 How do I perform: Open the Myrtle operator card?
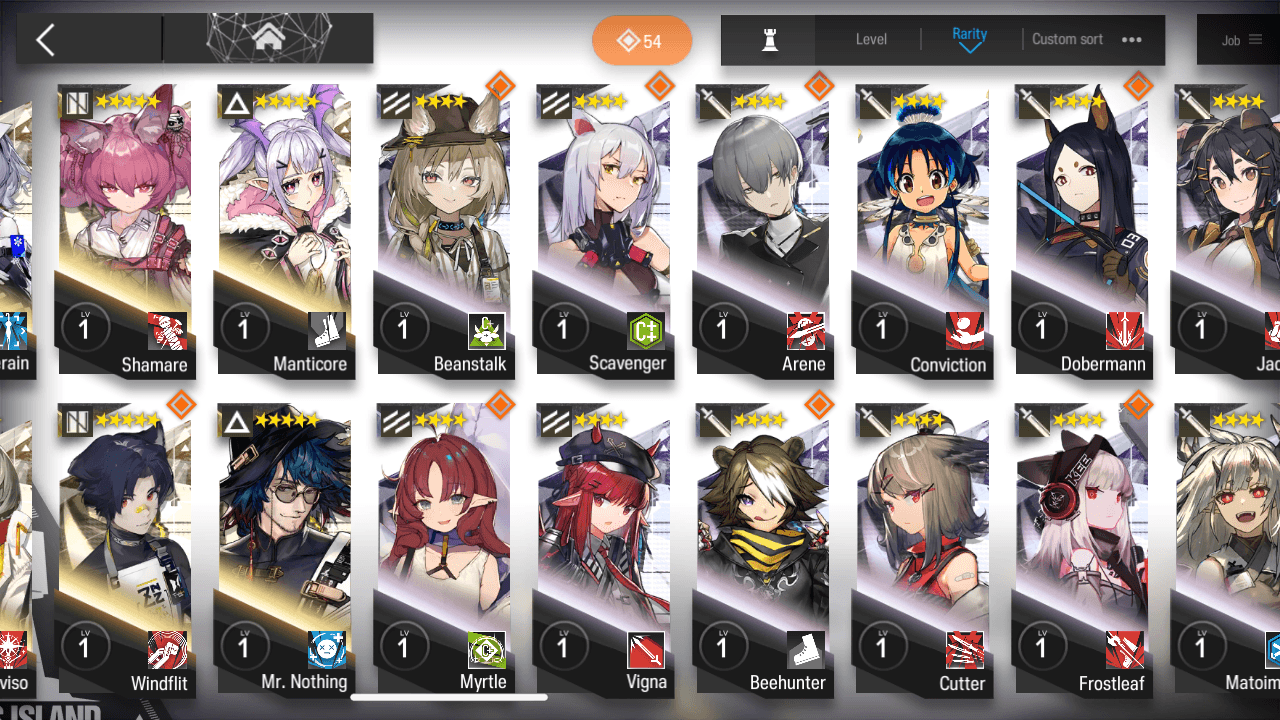[x=444, y=550]
